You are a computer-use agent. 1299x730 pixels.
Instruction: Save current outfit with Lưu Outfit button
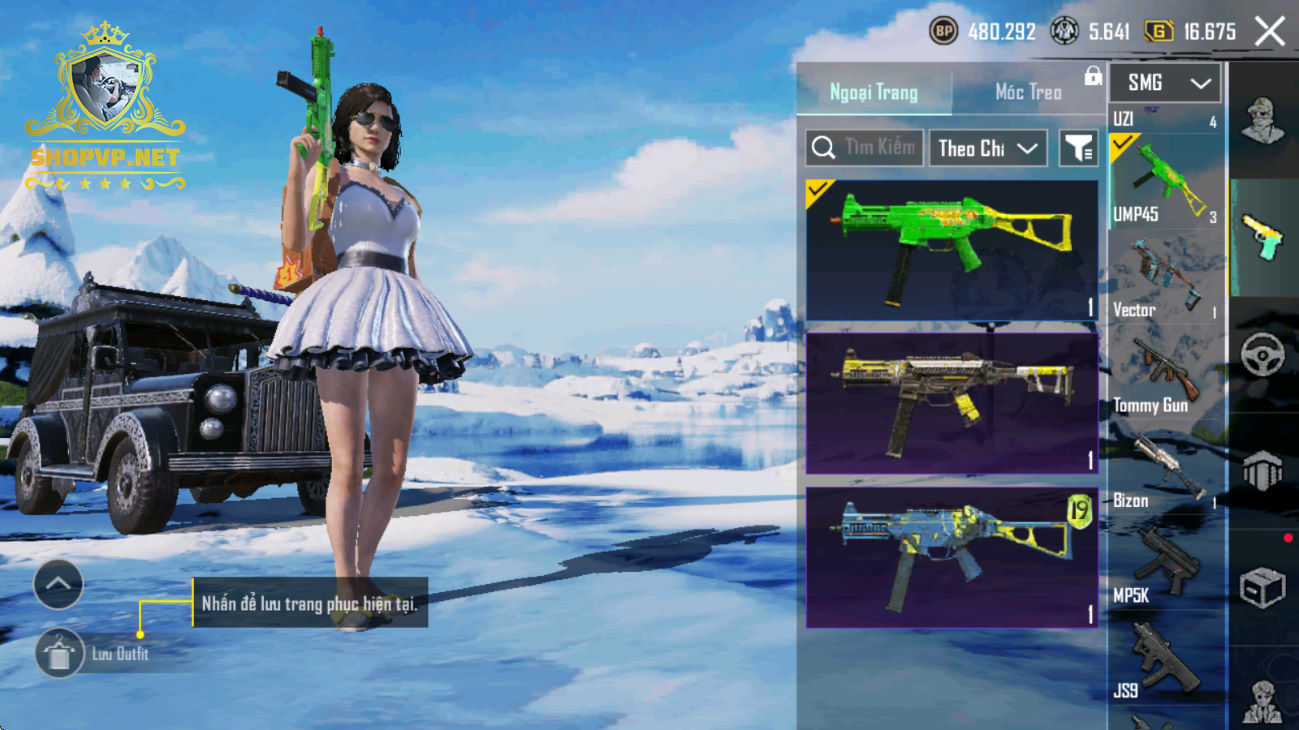(60, 655)
